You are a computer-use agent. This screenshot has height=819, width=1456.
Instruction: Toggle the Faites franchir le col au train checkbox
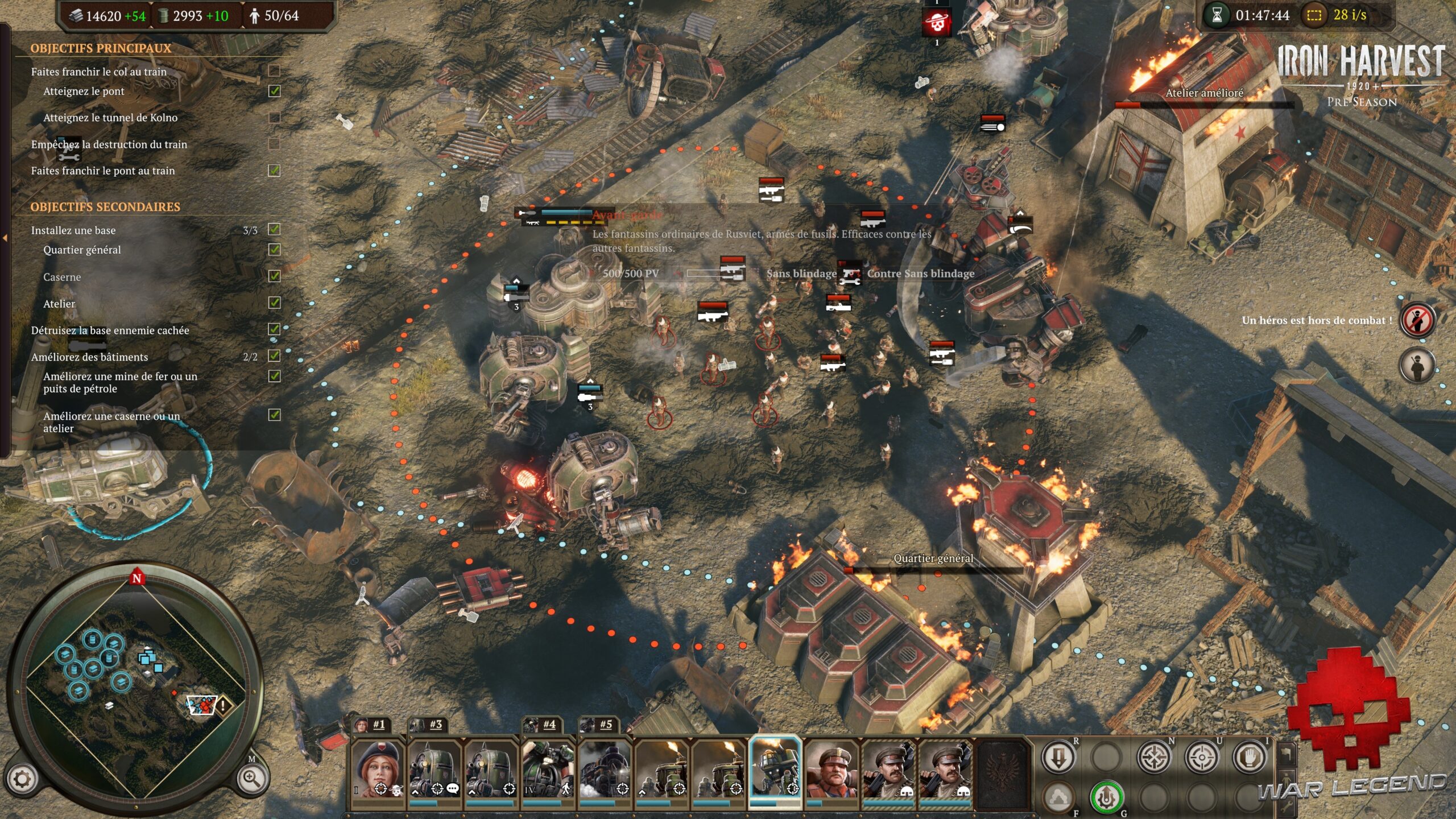pos(274,71)
